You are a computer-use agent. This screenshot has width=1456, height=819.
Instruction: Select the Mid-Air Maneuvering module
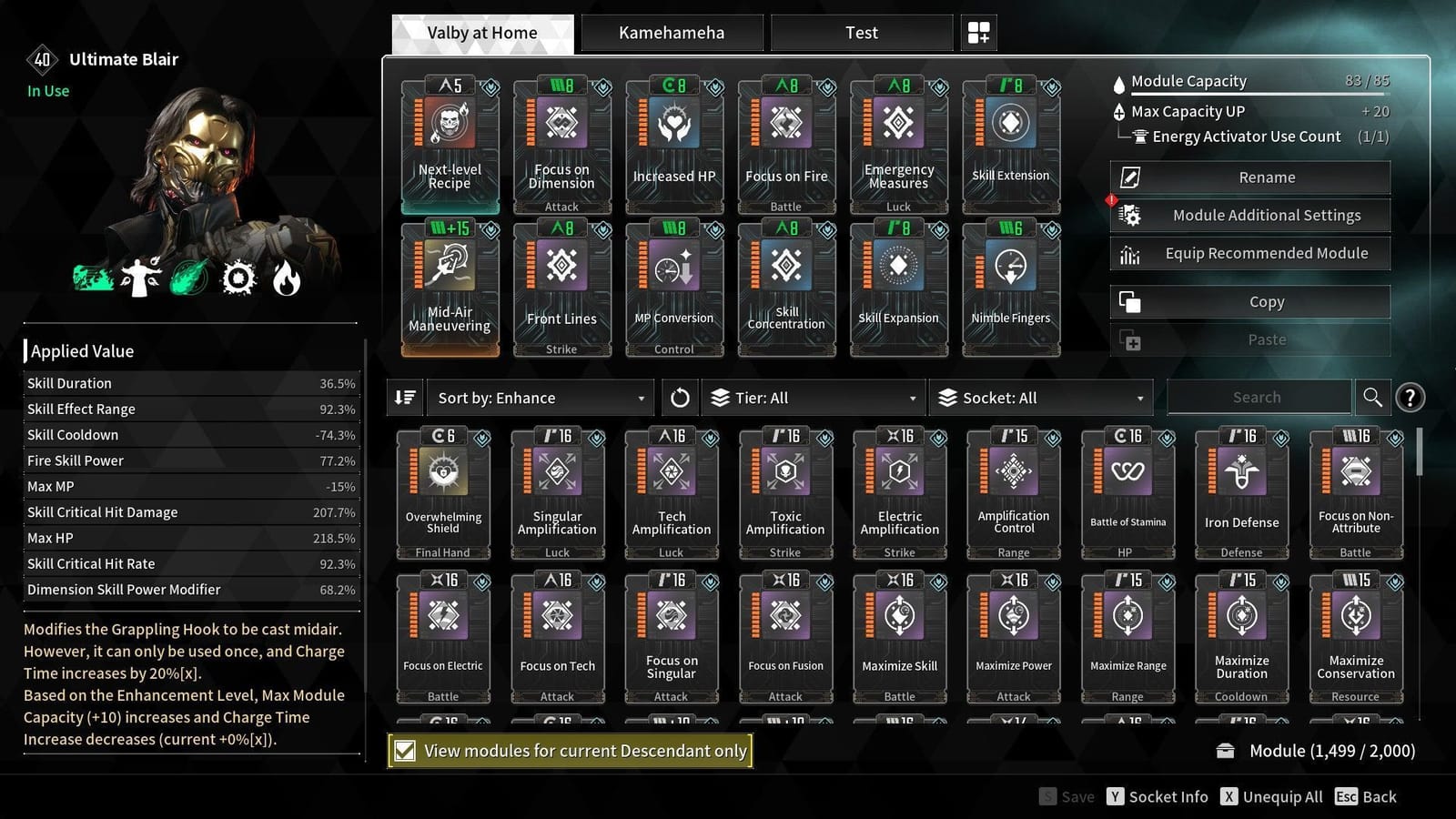point(450,287)
